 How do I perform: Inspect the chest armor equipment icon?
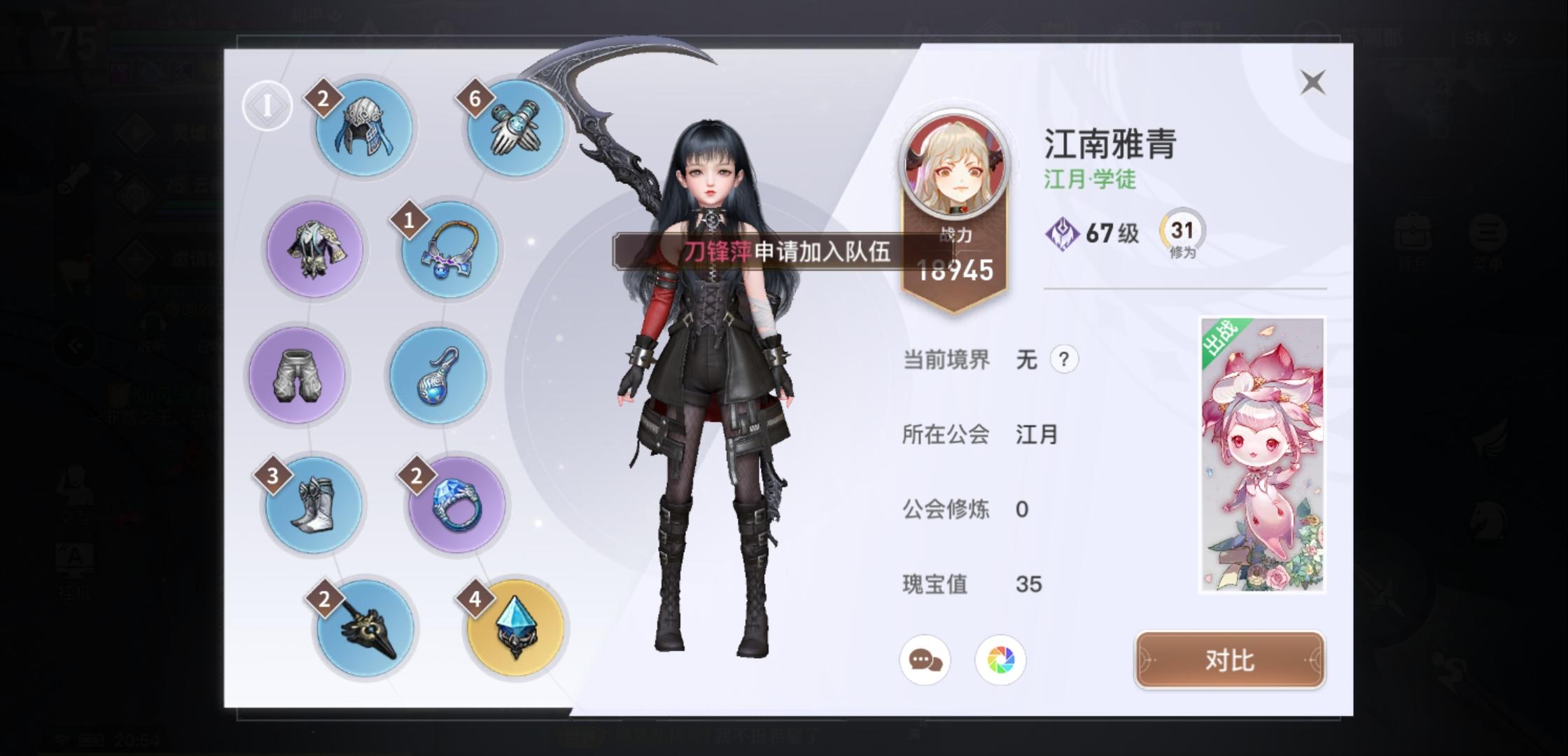point(314,251)
